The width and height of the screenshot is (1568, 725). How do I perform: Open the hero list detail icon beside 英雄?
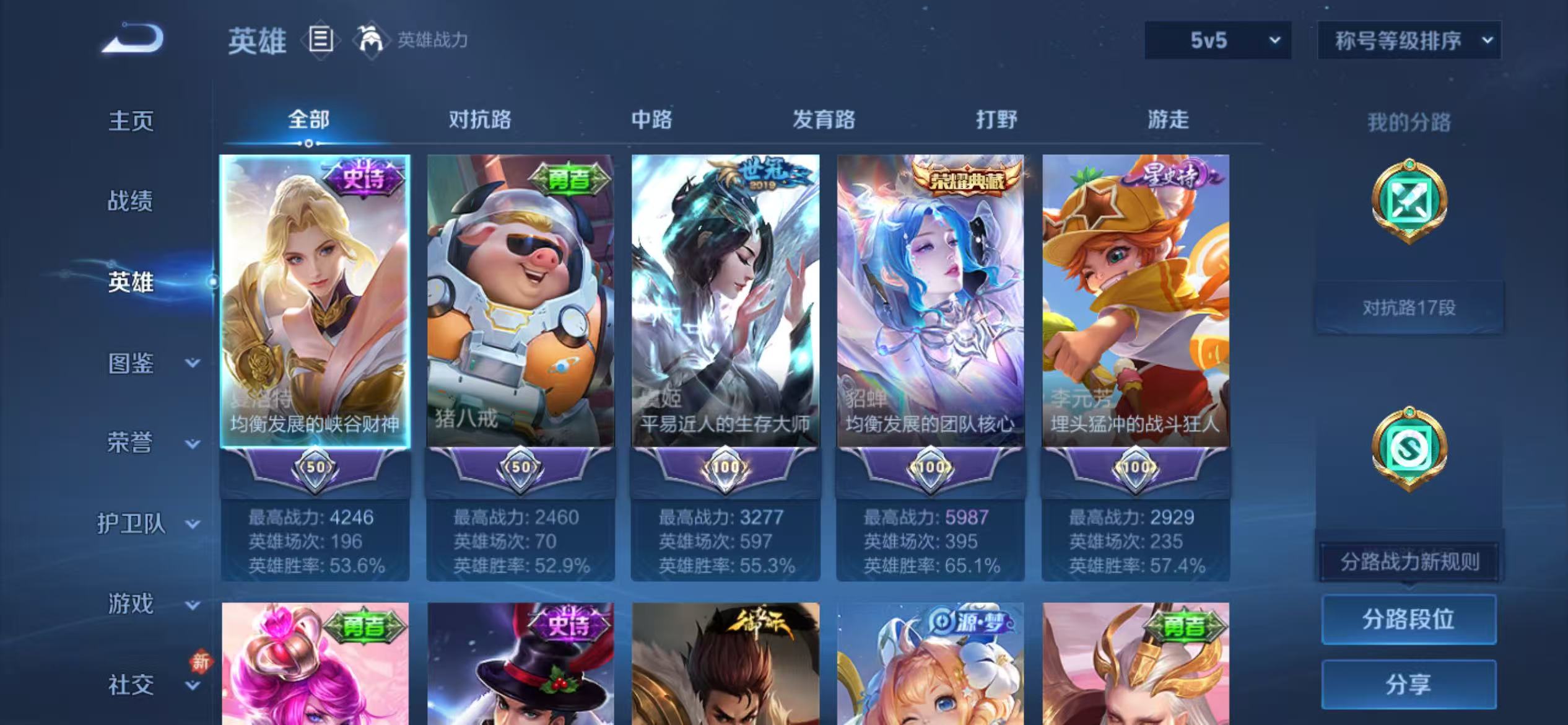click(320, 40)
